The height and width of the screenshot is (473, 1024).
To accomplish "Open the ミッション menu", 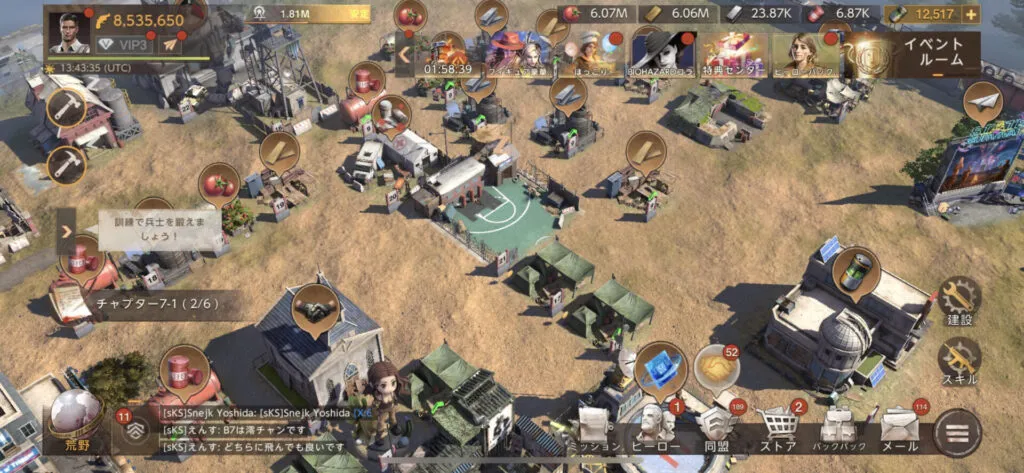I will (592, 427).
